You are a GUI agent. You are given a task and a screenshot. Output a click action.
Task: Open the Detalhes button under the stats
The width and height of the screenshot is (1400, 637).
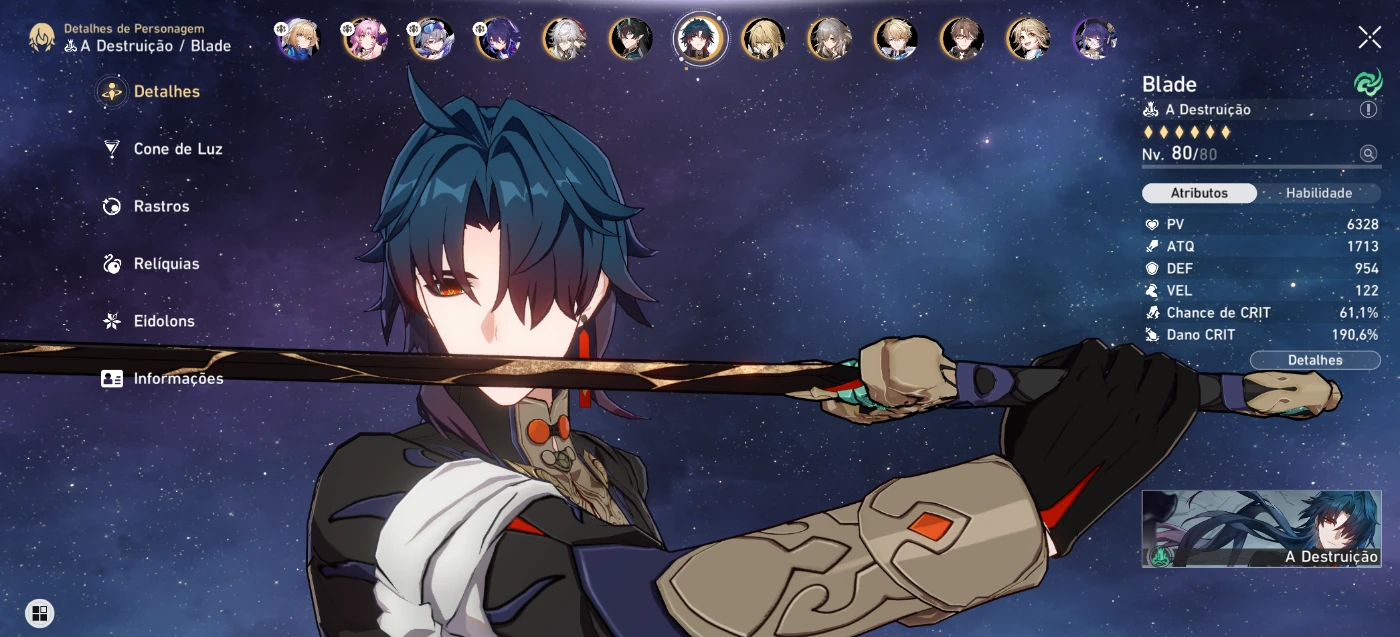pyautogui.click(x=1315, y=360)
